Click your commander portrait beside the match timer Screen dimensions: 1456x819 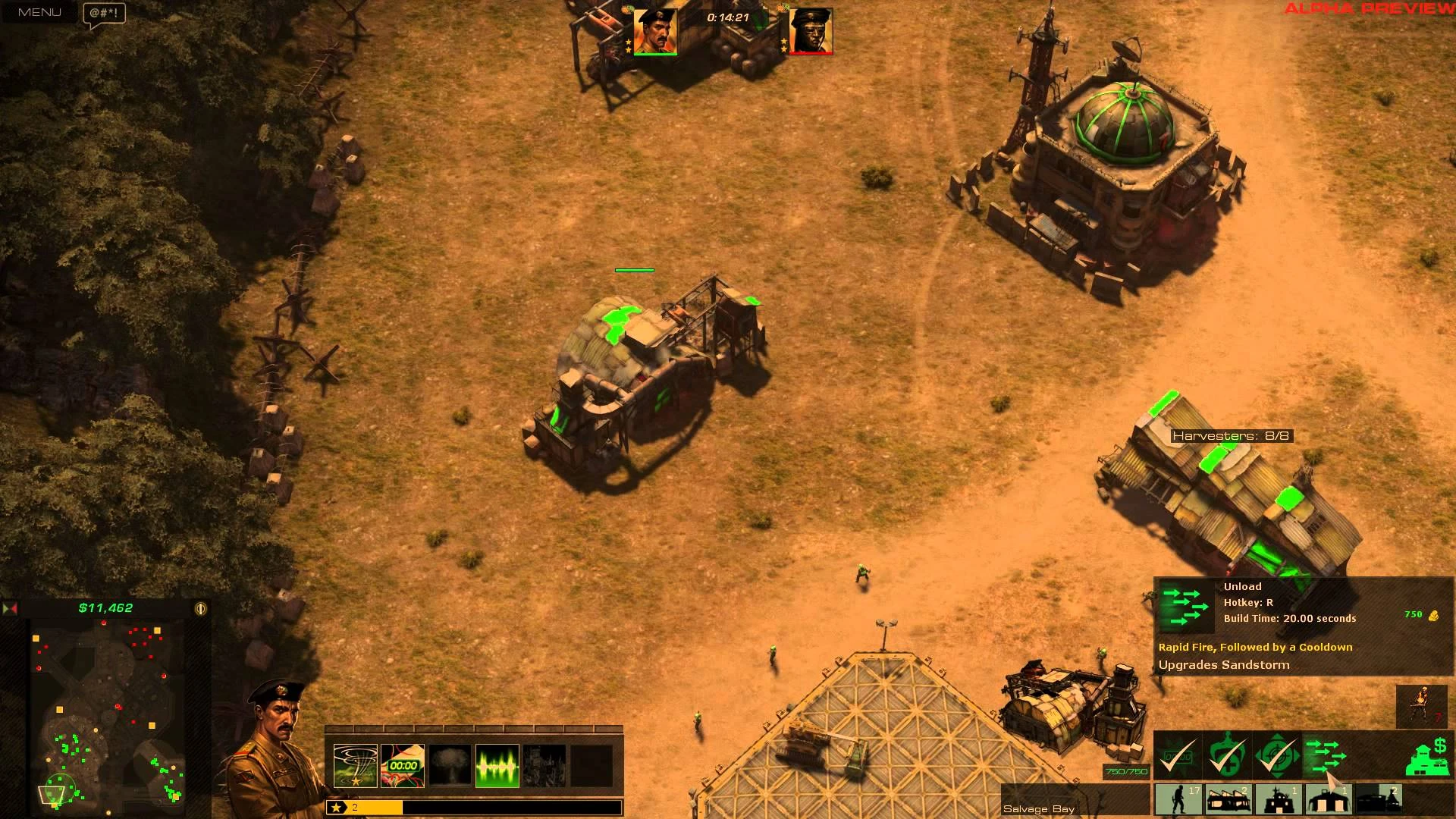657,33
